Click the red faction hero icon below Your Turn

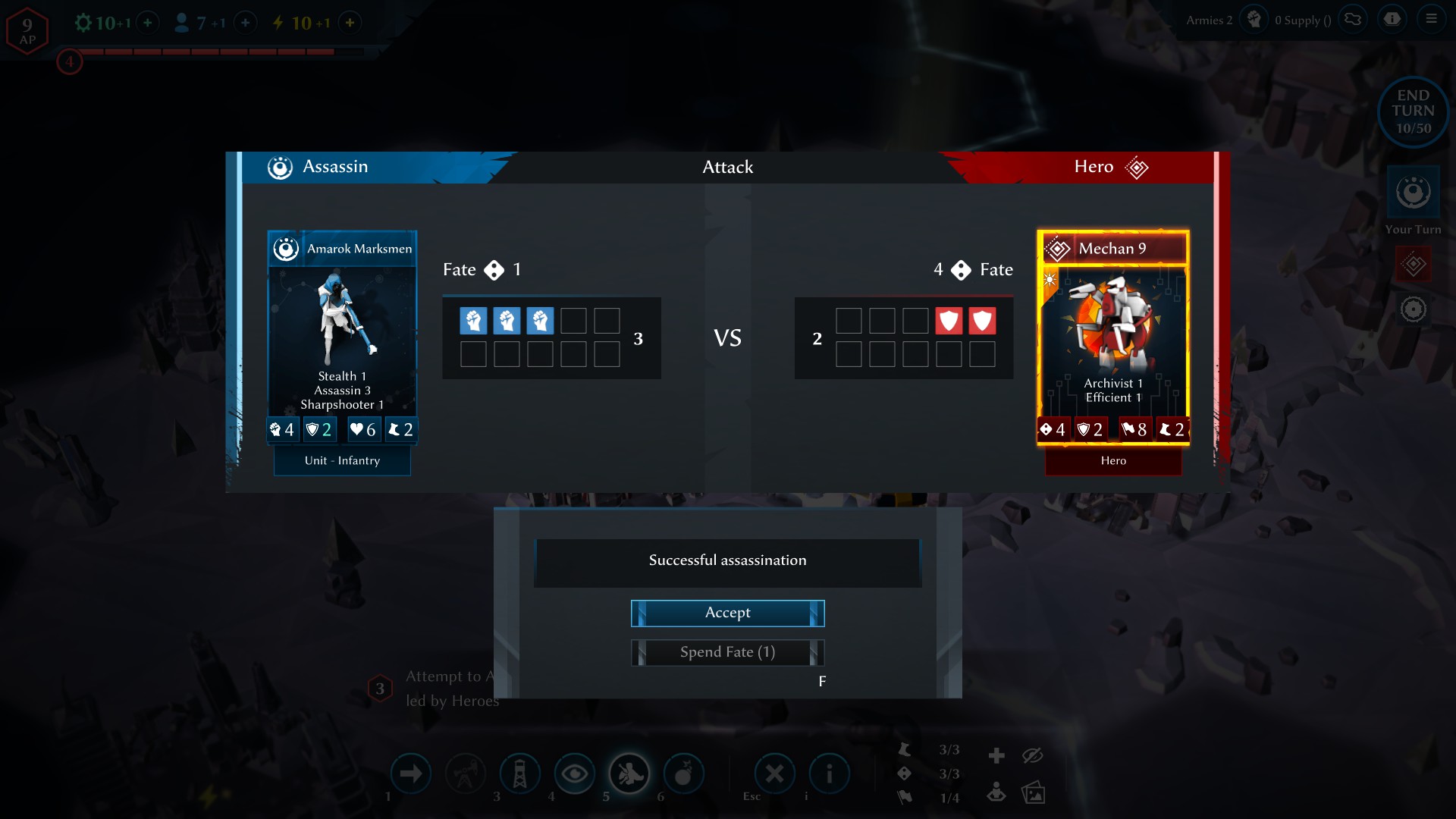click(1412, 265)
